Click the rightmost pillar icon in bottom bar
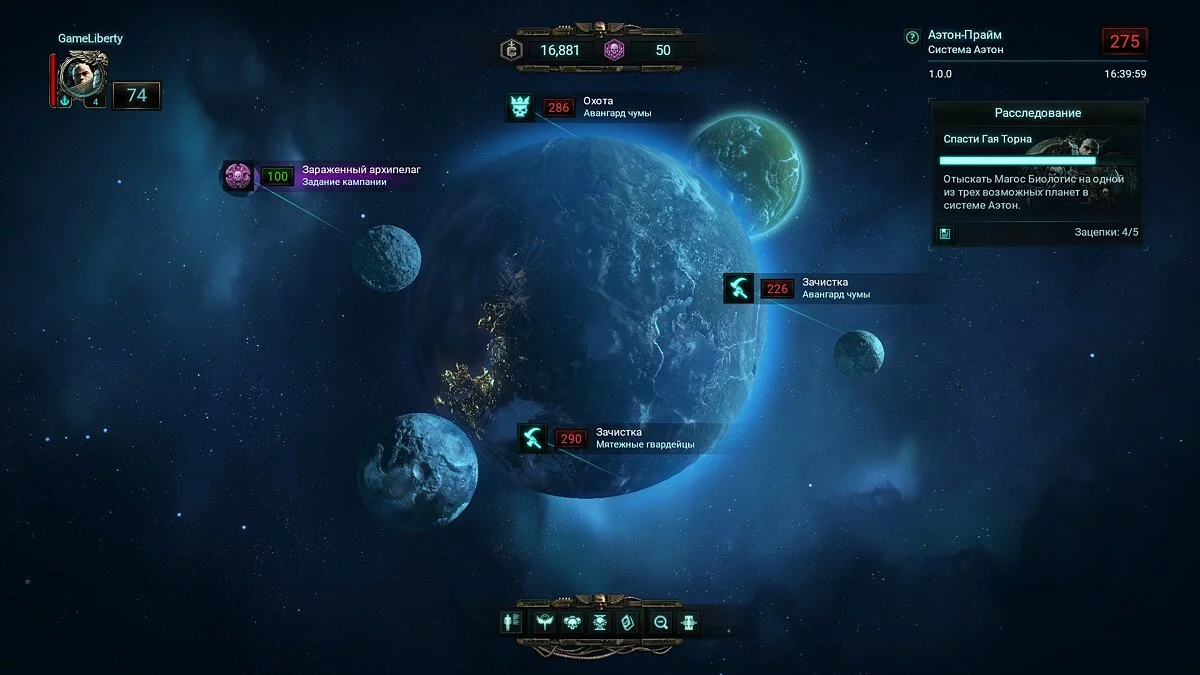 689,622
